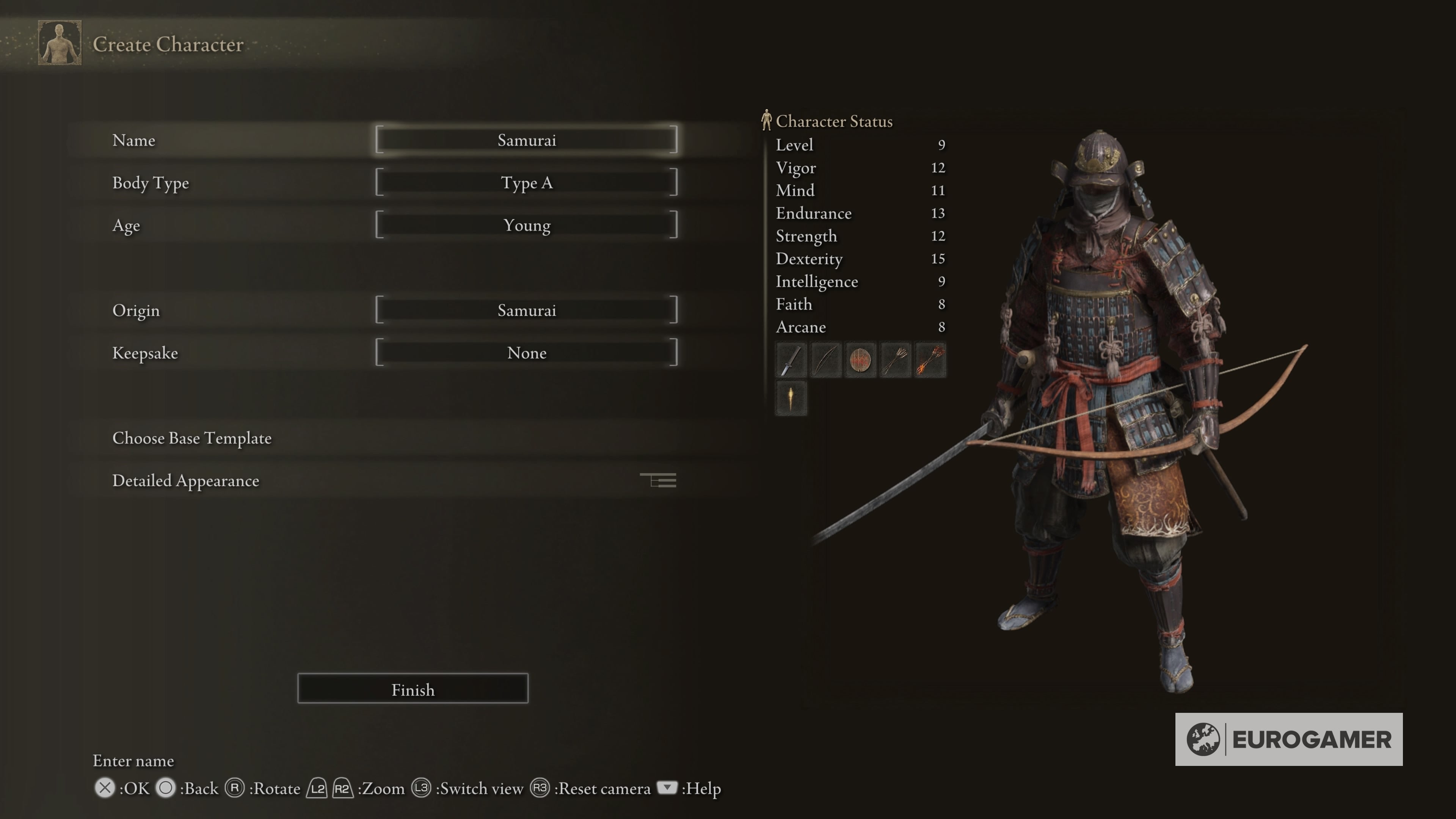Select the Flask of Crimson Tears icon

tap(791, 397)
